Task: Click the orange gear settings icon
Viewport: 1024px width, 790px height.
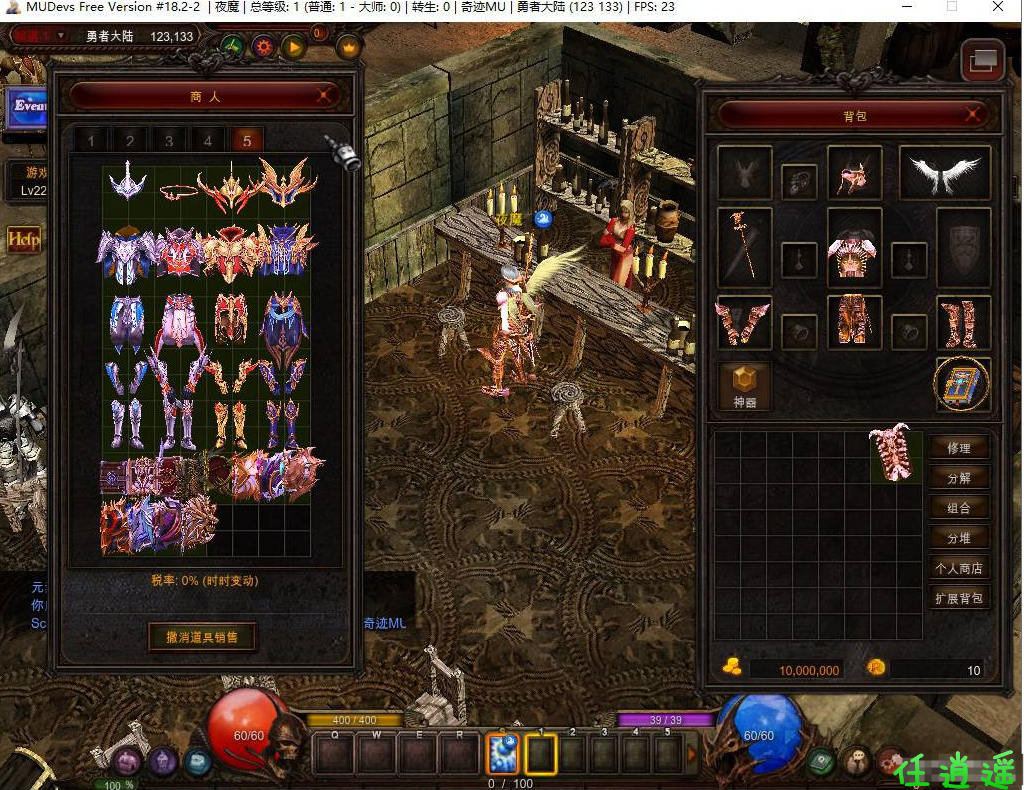Action: coord(264,46)
